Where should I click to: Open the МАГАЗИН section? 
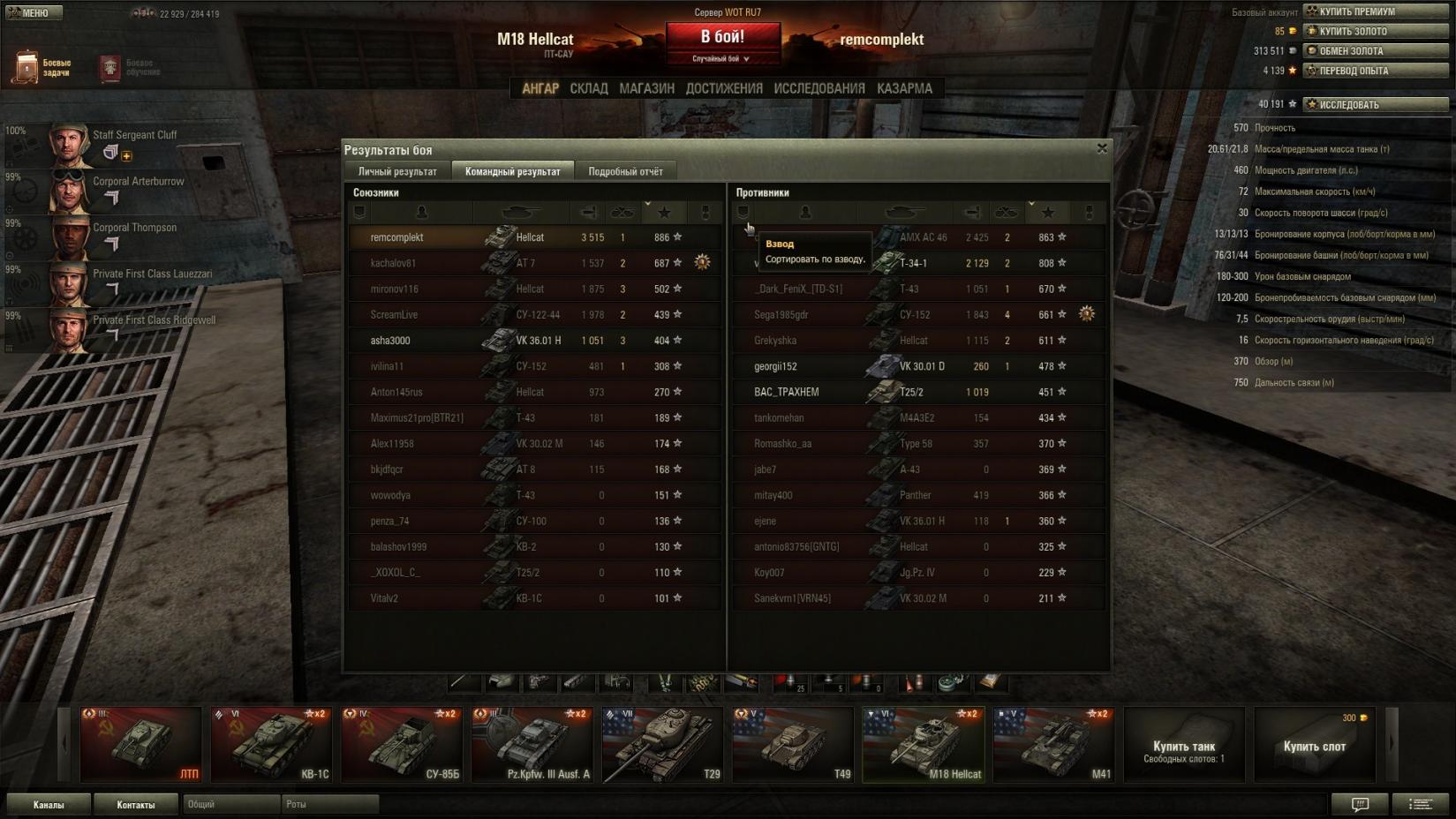pyautogui.click(x=646, y=88)
